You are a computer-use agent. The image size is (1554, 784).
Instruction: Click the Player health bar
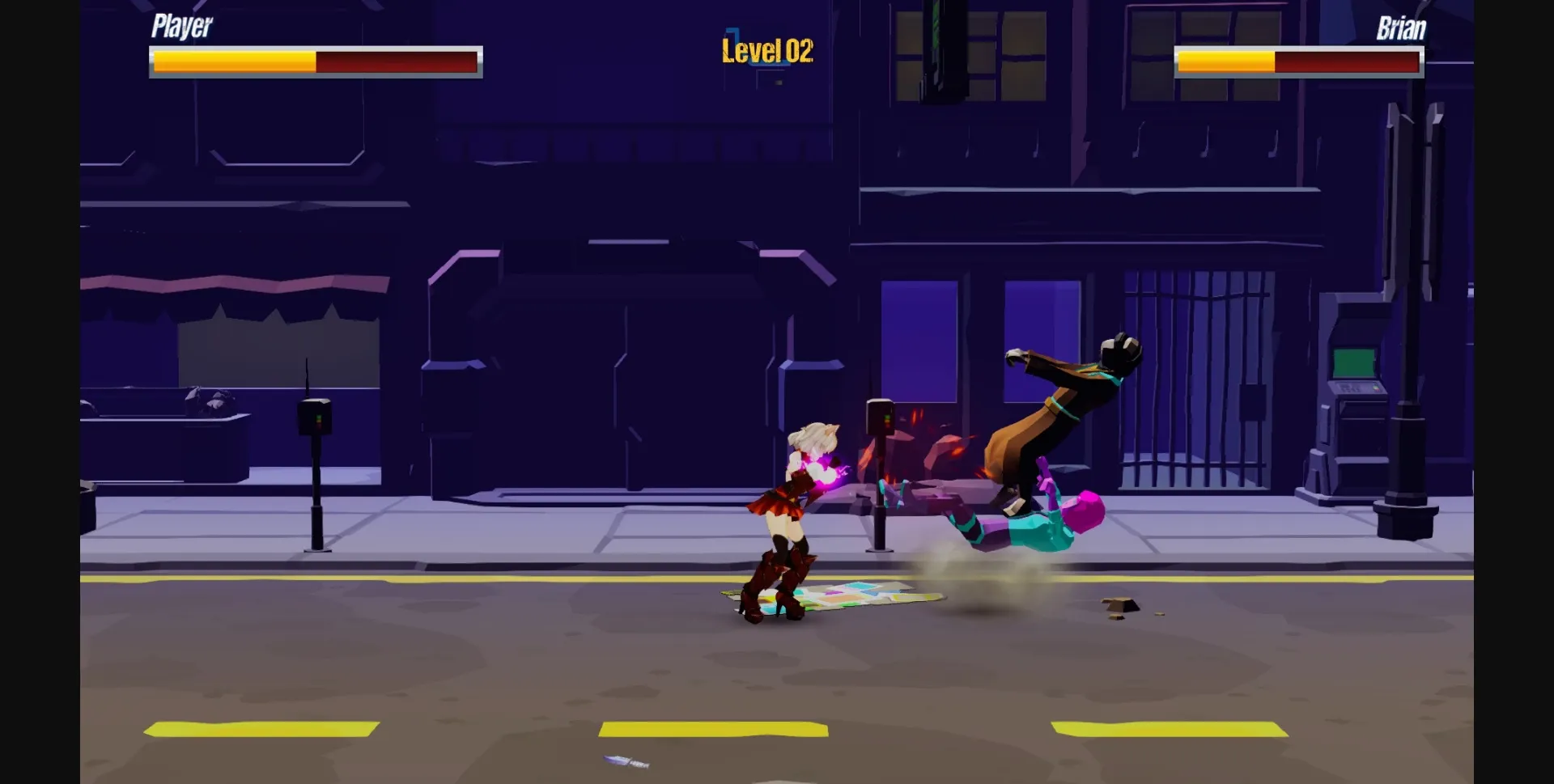[316, 61]
